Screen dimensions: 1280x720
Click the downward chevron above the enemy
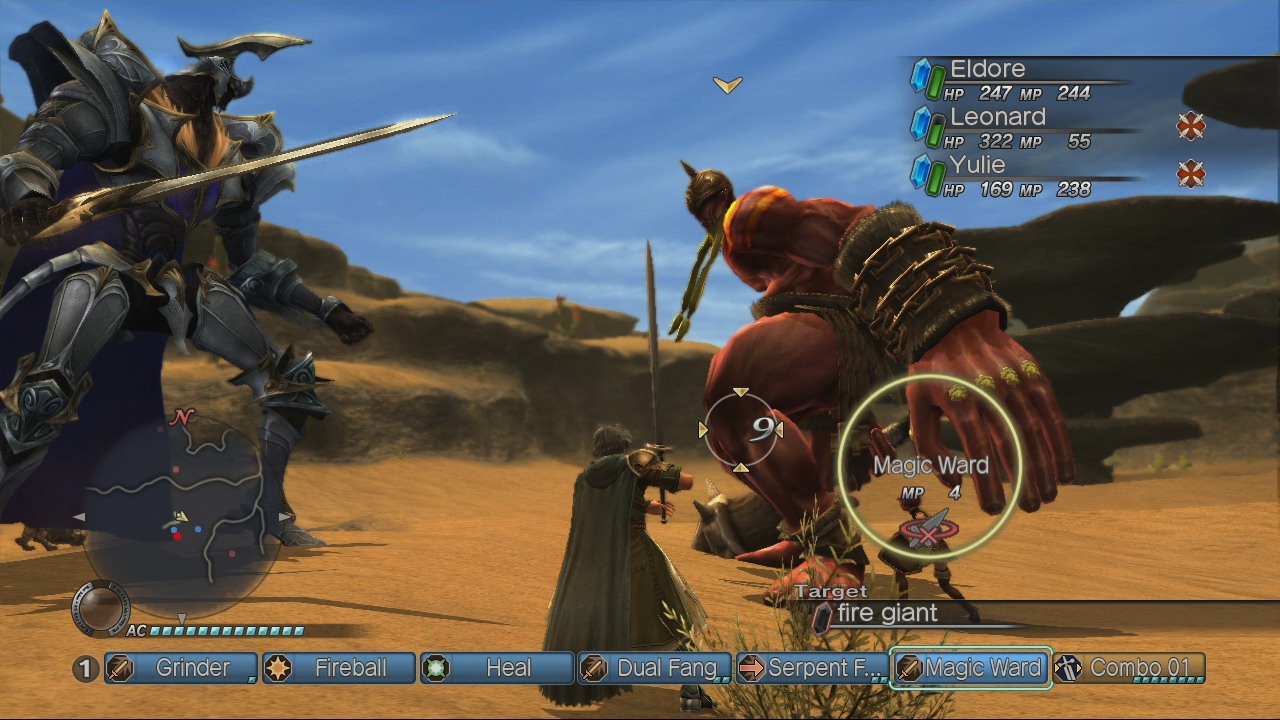[x=728, y=85]
